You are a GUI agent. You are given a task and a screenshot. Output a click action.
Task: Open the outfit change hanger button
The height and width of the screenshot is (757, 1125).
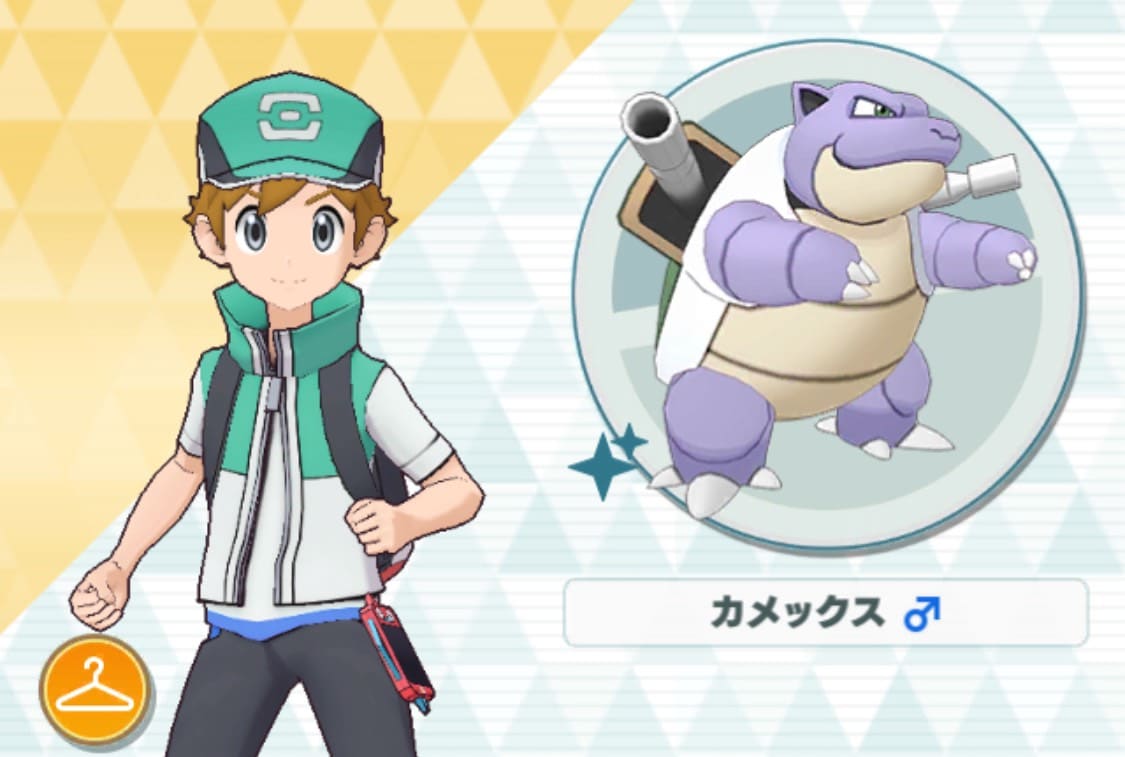coord(94,689)
